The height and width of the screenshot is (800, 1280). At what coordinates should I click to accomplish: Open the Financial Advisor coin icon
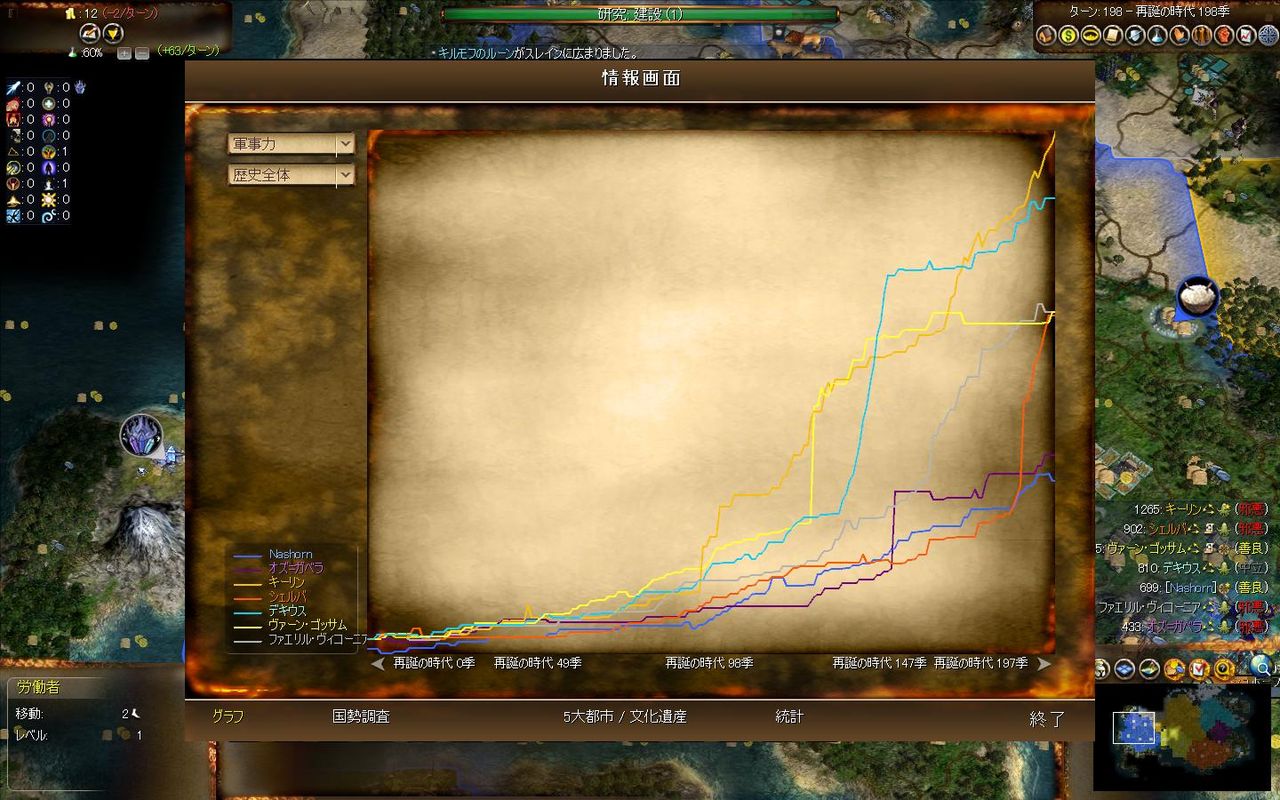(x=1069, y=35)
